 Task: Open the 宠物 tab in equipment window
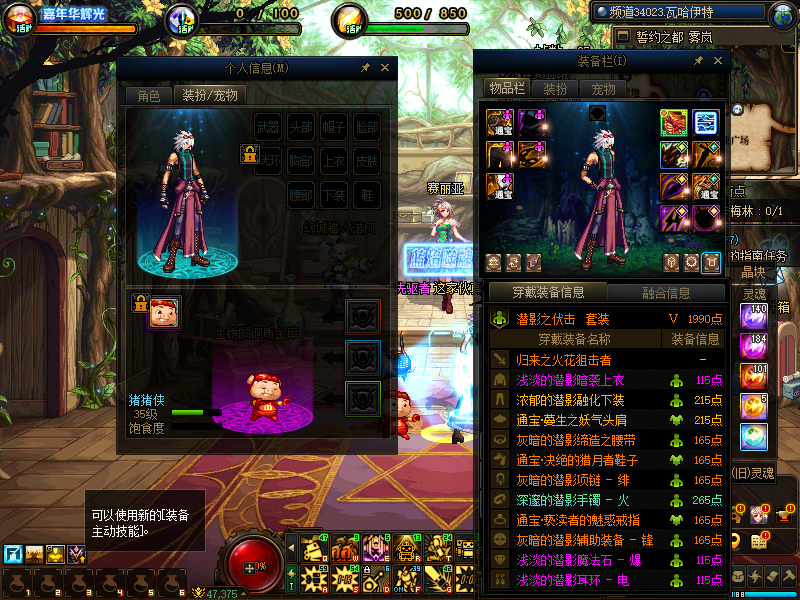click(x=604, y=89)
